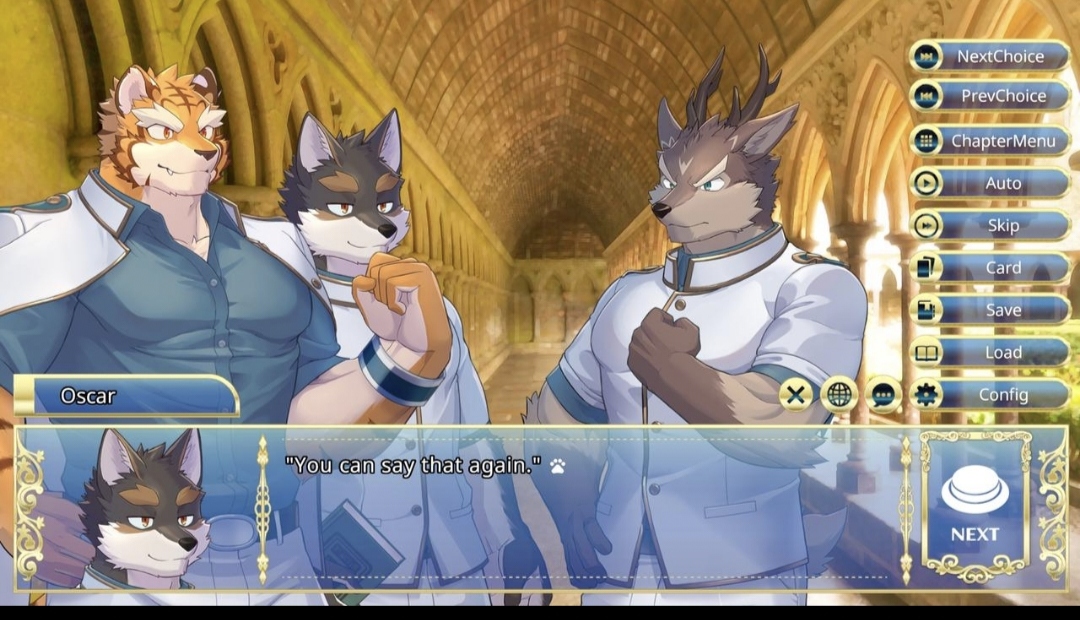The height and width of the screenshot is (620, 1080).
Task: Click the X close icon
Action: (x=796, y=395)
